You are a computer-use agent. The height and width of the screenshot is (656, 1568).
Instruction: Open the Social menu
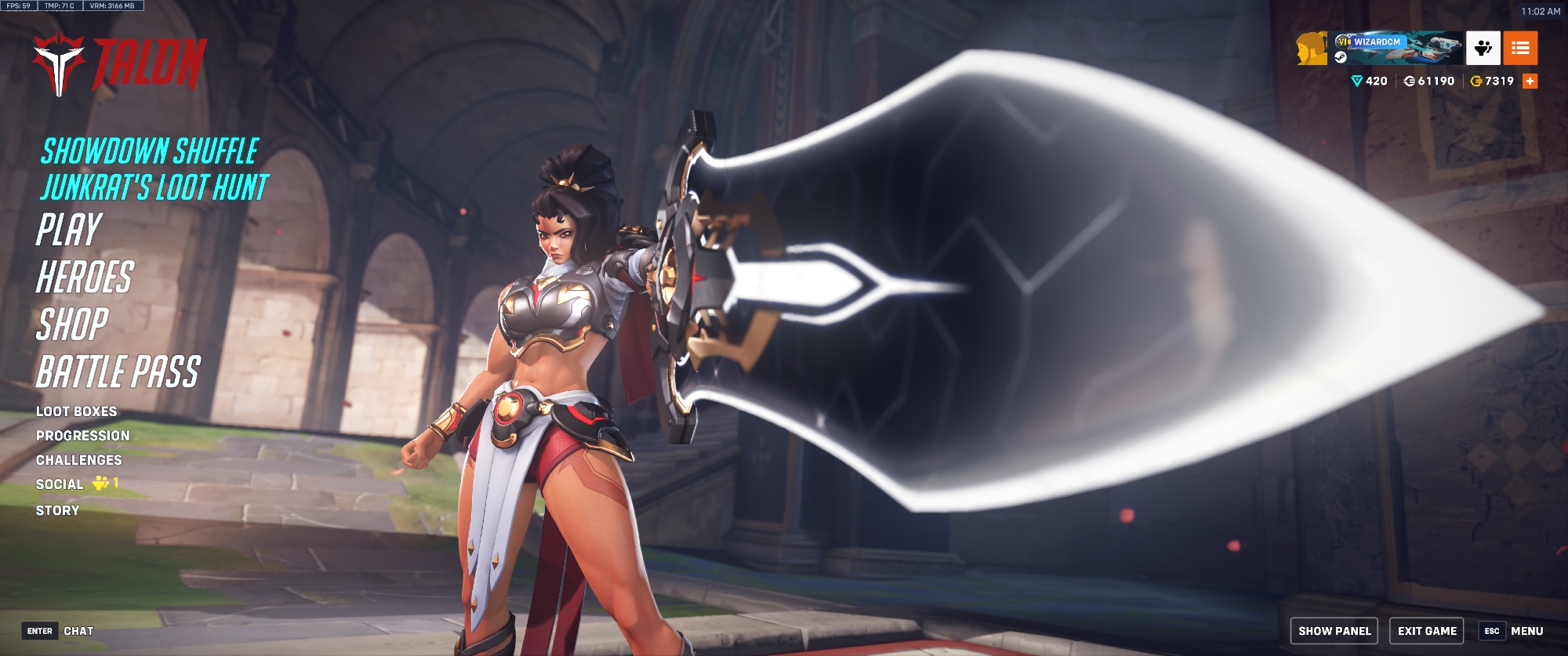click(60, 484)
